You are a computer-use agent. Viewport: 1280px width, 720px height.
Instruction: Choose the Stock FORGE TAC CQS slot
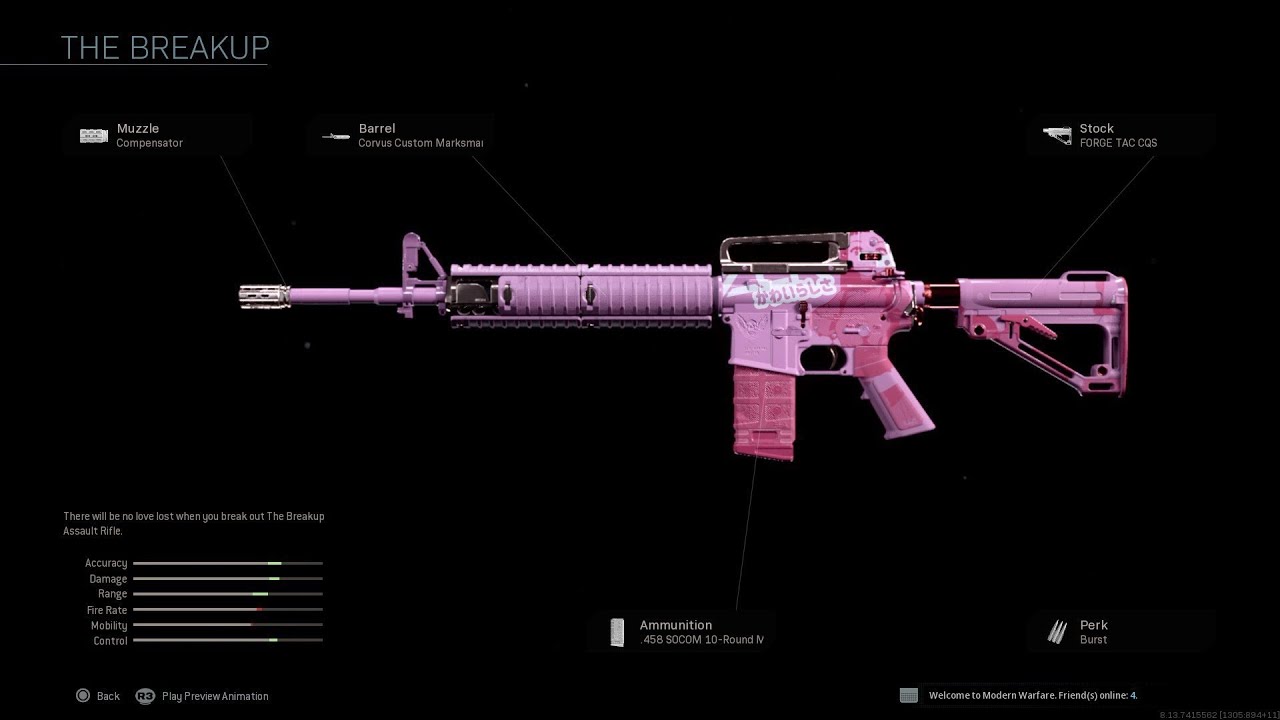1120,135
